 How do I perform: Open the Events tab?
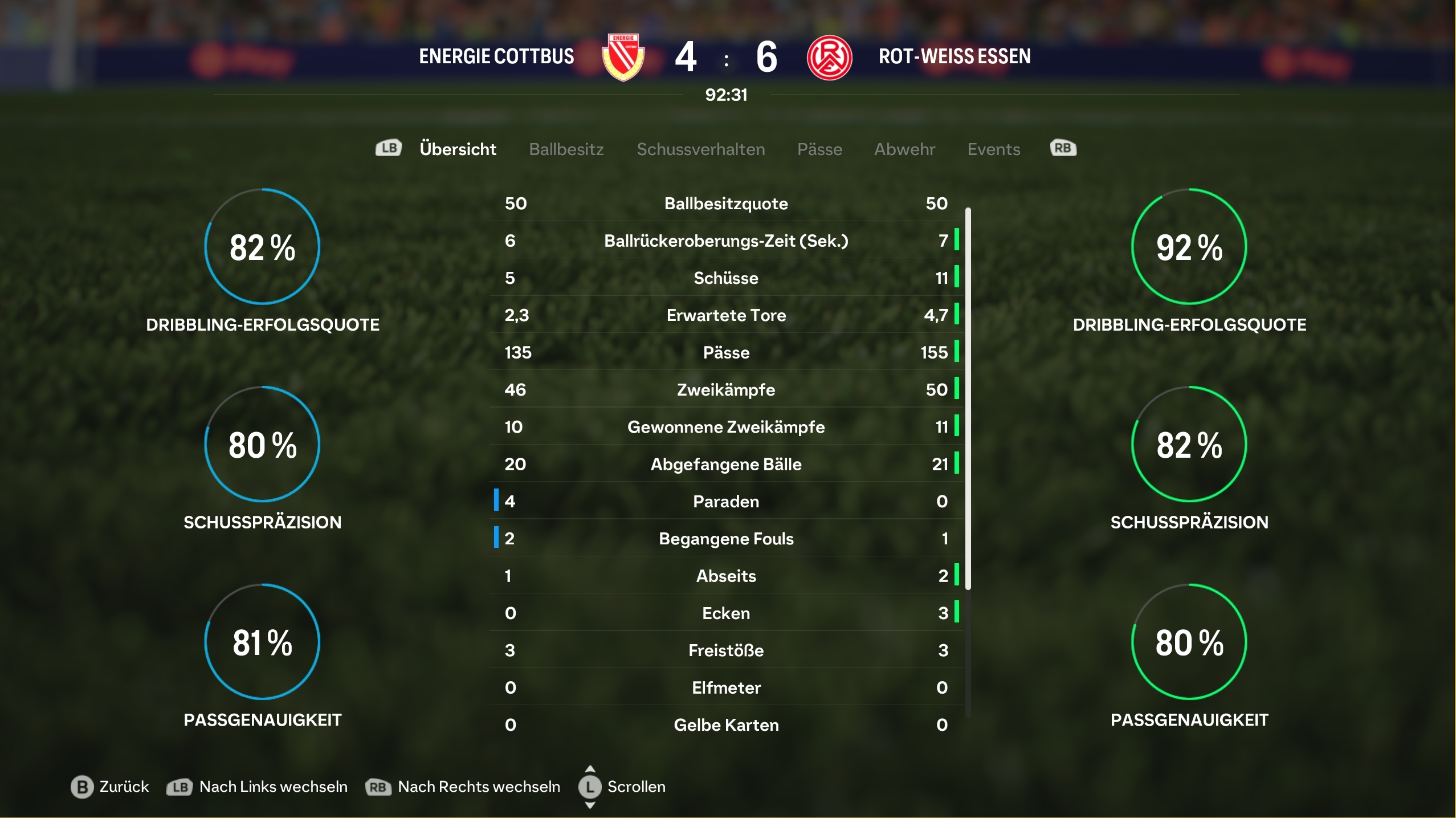click(x=993, y=149)
